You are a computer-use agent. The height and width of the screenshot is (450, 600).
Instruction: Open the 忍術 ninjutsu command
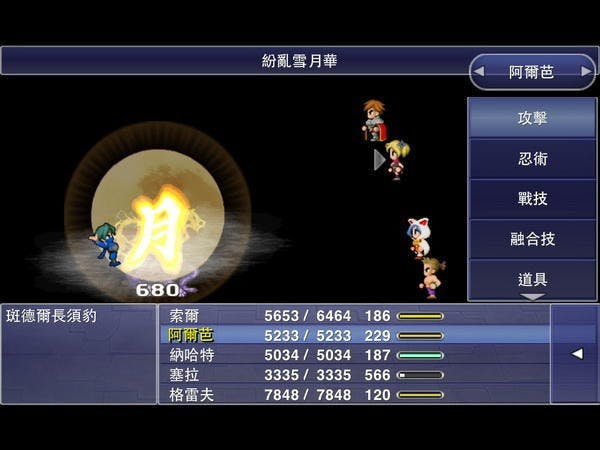[x=532, y=159]
